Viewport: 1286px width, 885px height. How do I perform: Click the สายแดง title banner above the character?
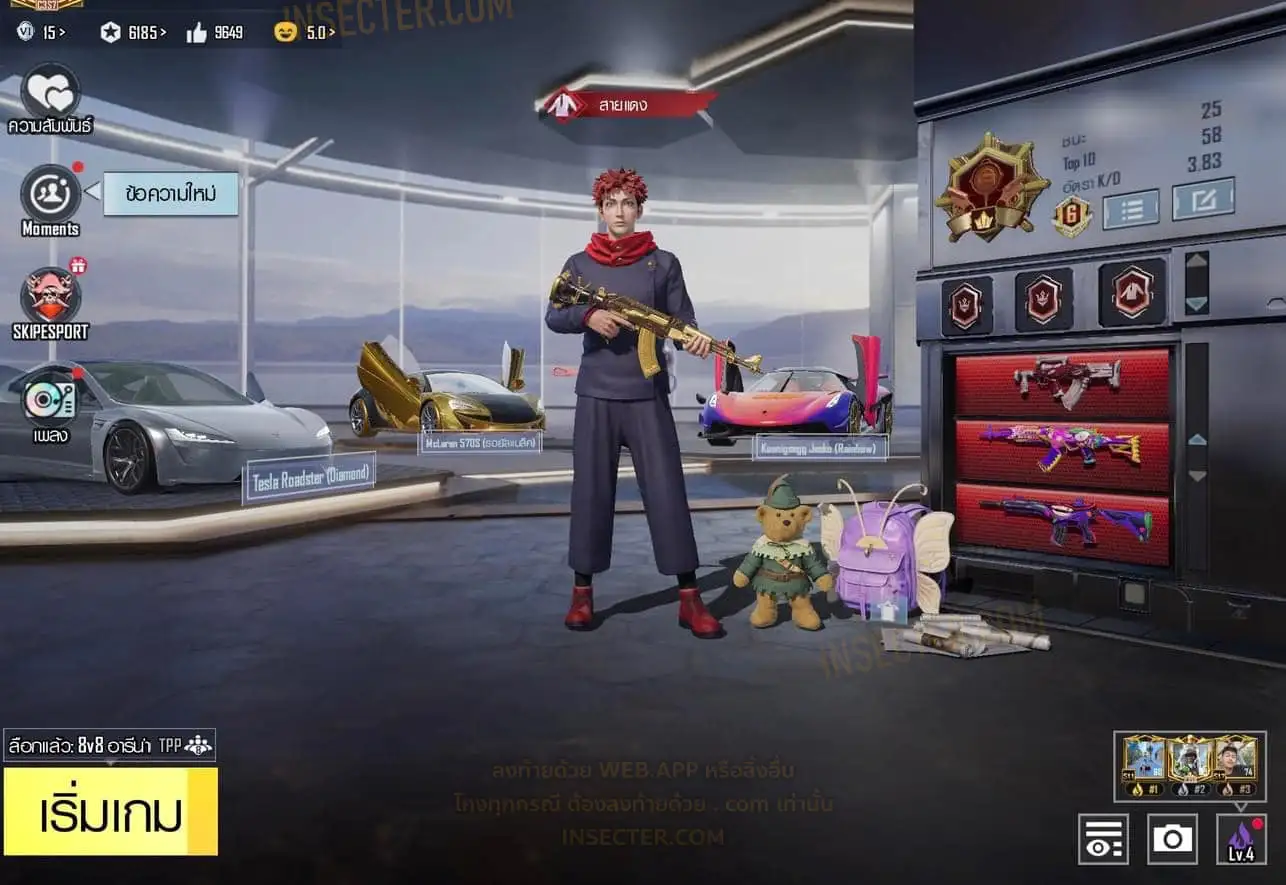click(x=630, y=103)
